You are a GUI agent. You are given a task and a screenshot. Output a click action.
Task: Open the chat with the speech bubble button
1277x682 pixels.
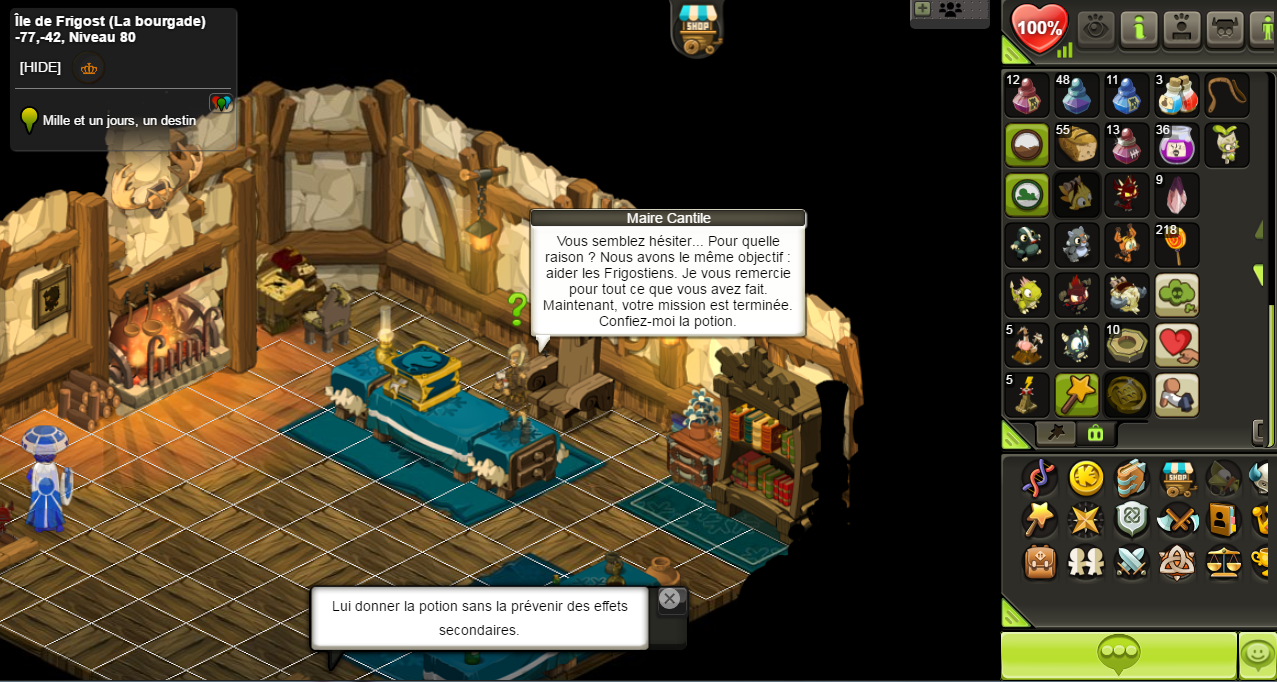coord(1118,655)
